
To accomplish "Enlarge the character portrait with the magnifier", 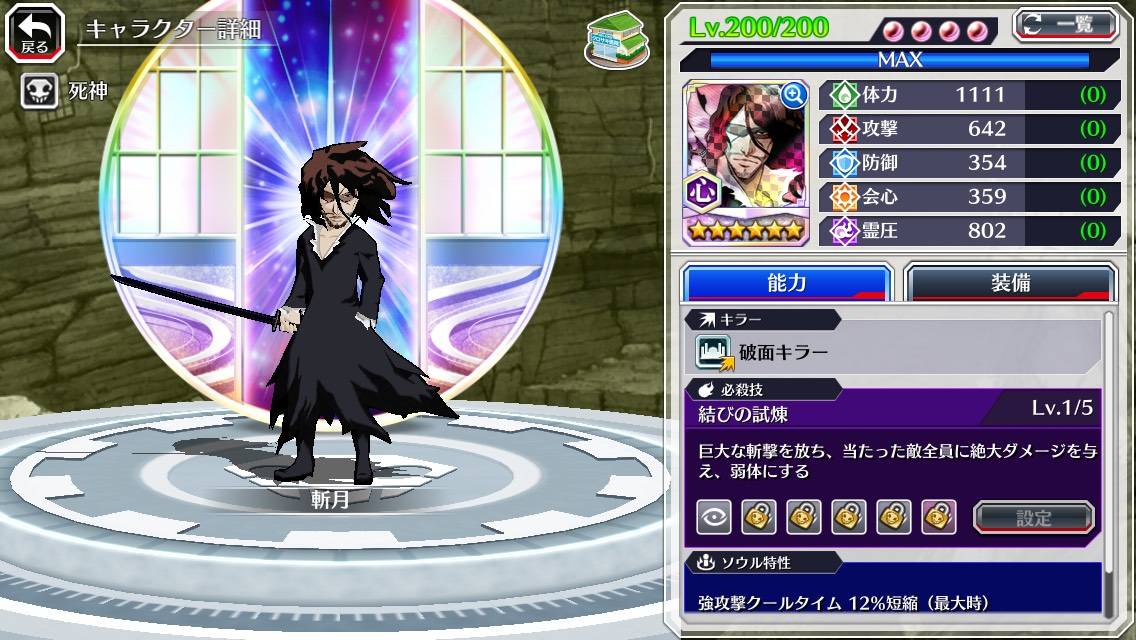I will [793, 95].
